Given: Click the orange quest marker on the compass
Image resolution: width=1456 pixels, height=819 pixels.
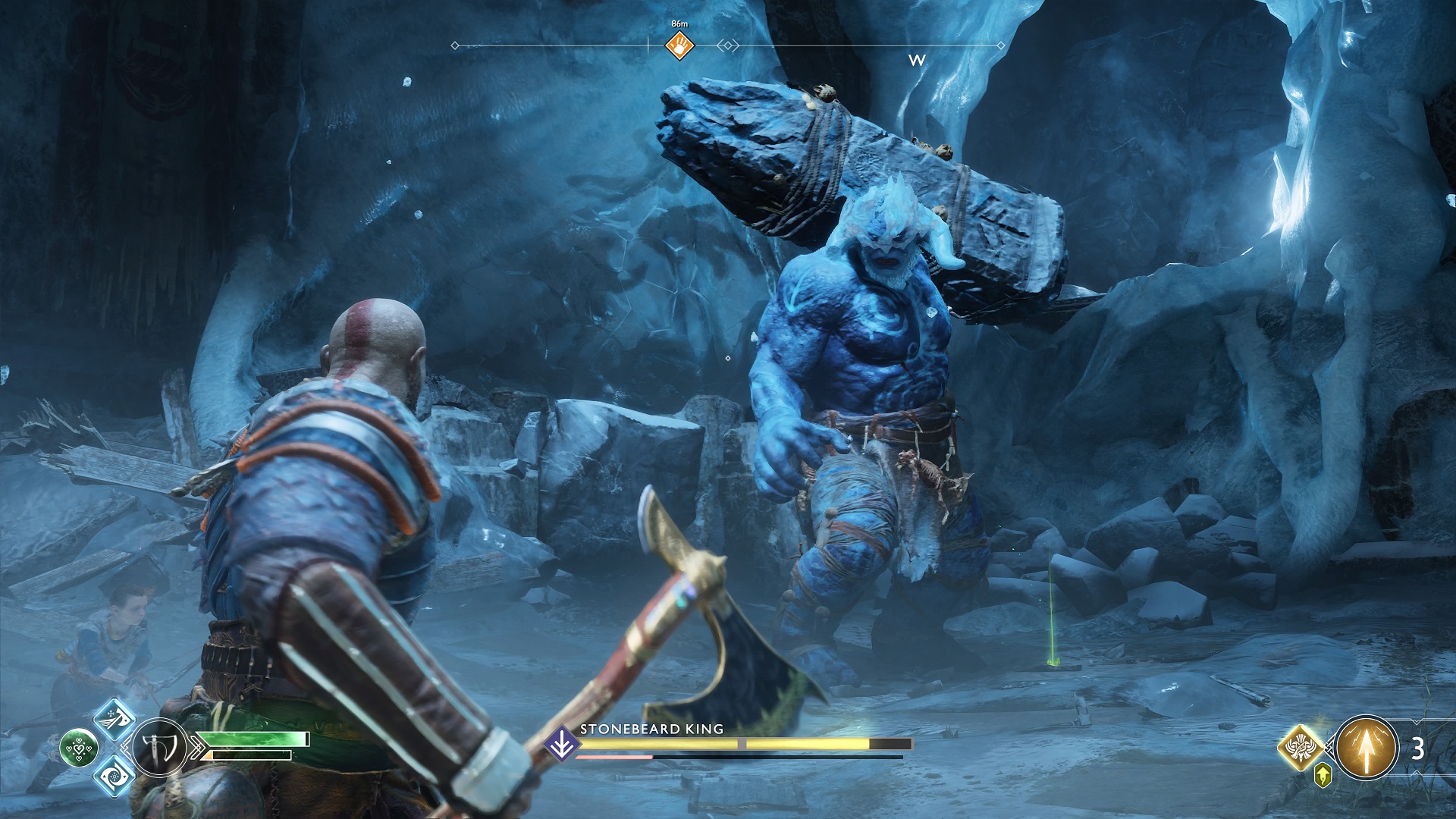Looking at the screenshot, I should point(678,45).
